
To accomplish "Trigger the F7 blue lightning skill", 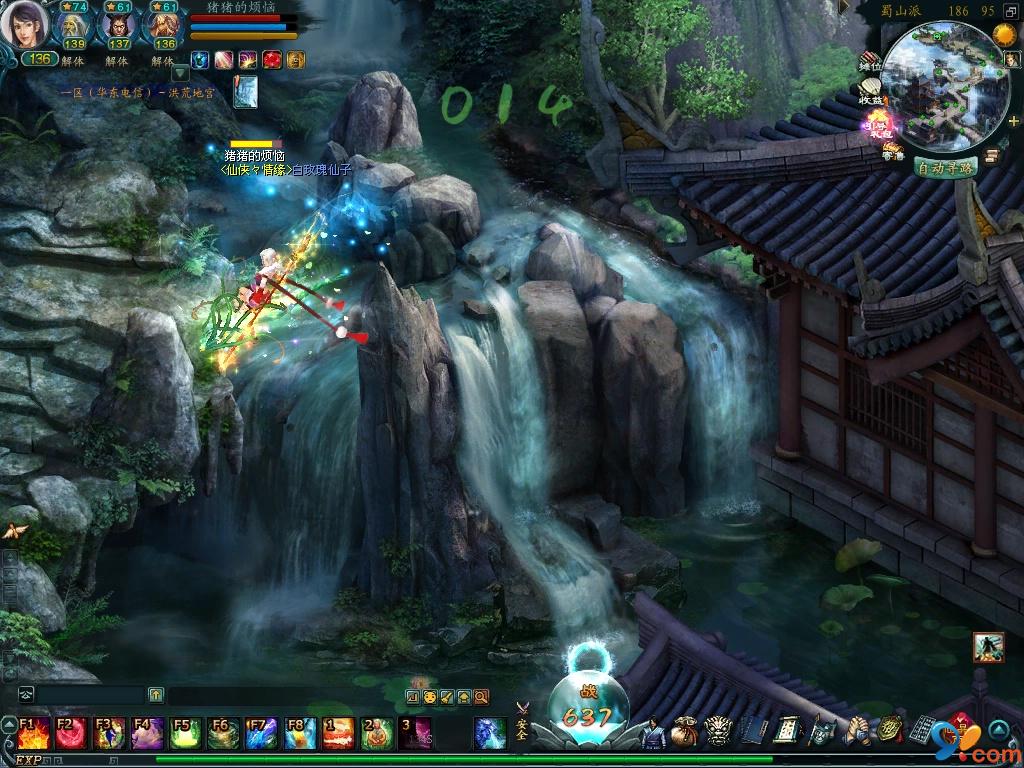I will pyautogui.click(x=262, y=733).
